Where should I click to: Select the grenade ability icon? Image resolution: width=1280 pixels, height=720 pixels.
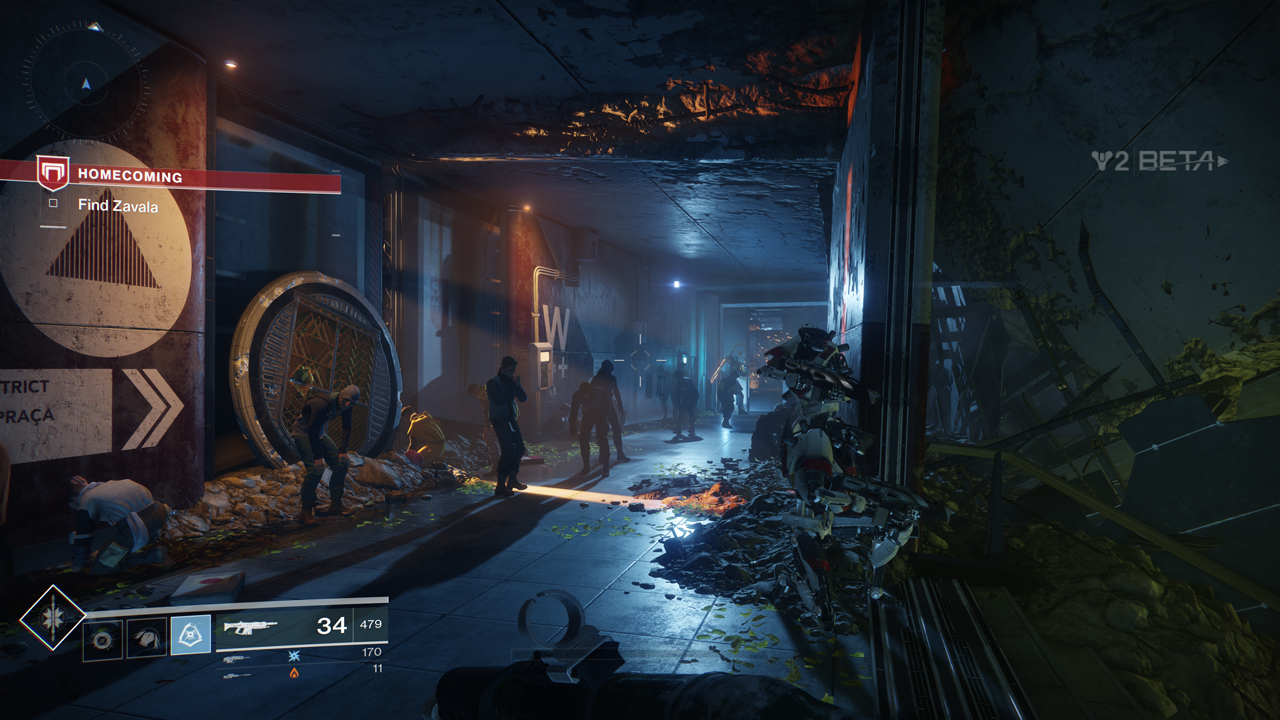(x=102, y=636)
